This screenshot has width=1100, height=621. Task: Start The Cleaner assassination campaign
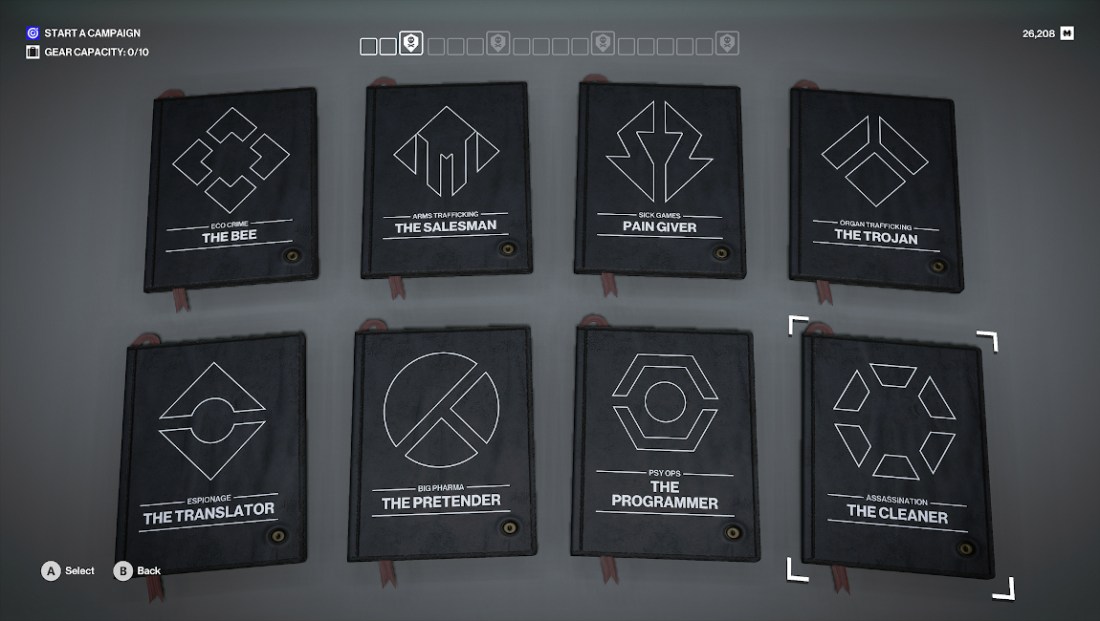(895, 451)
